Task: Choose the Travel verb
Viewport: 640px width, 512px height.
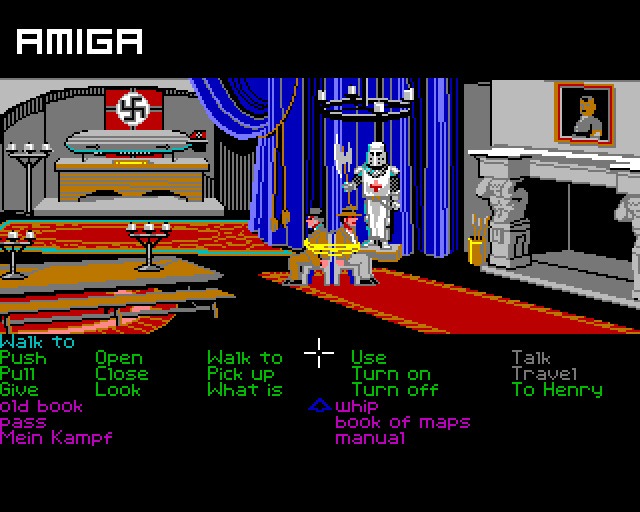Action: coord(545,374)
